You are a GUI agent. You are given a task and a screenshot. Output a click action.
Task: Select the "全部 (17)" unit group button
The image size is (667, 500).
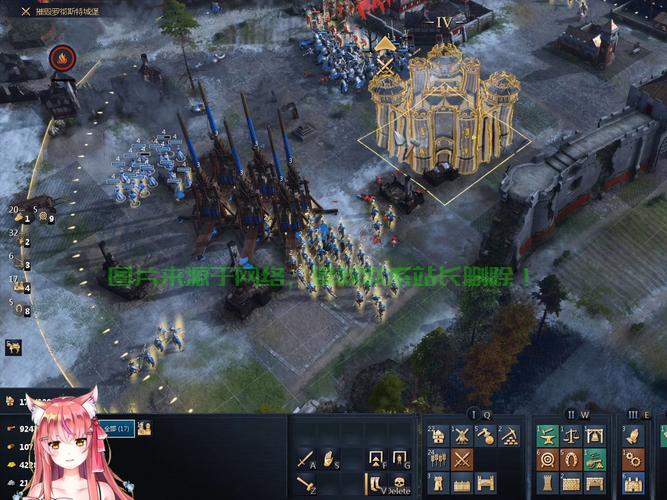118,428
